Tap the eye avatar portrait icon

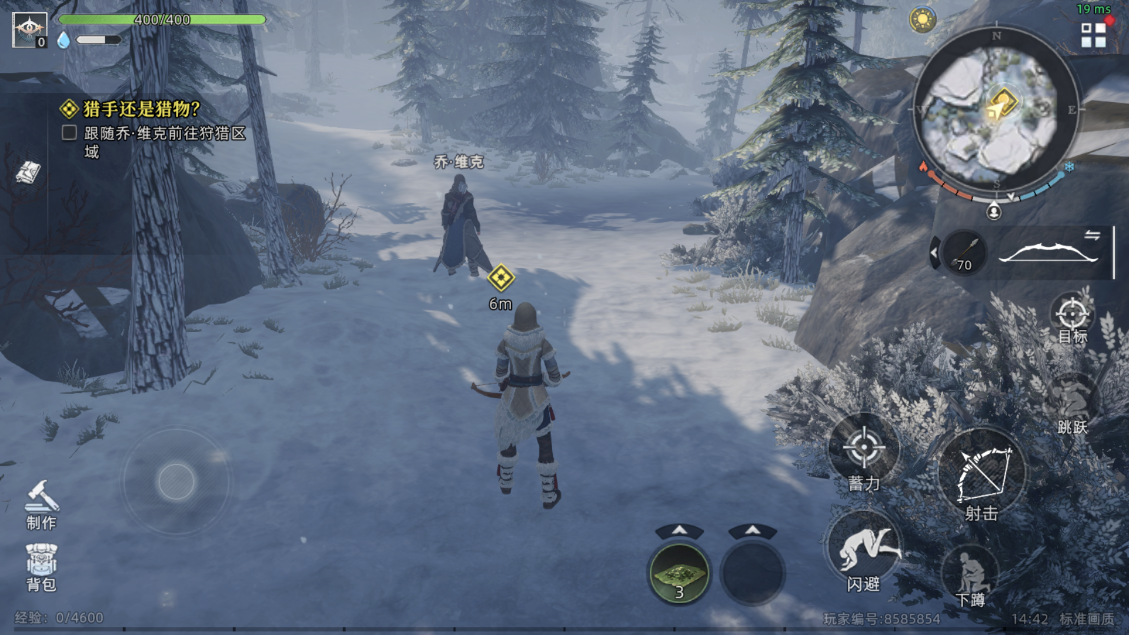pyautogui.click(x=28, y=29)
